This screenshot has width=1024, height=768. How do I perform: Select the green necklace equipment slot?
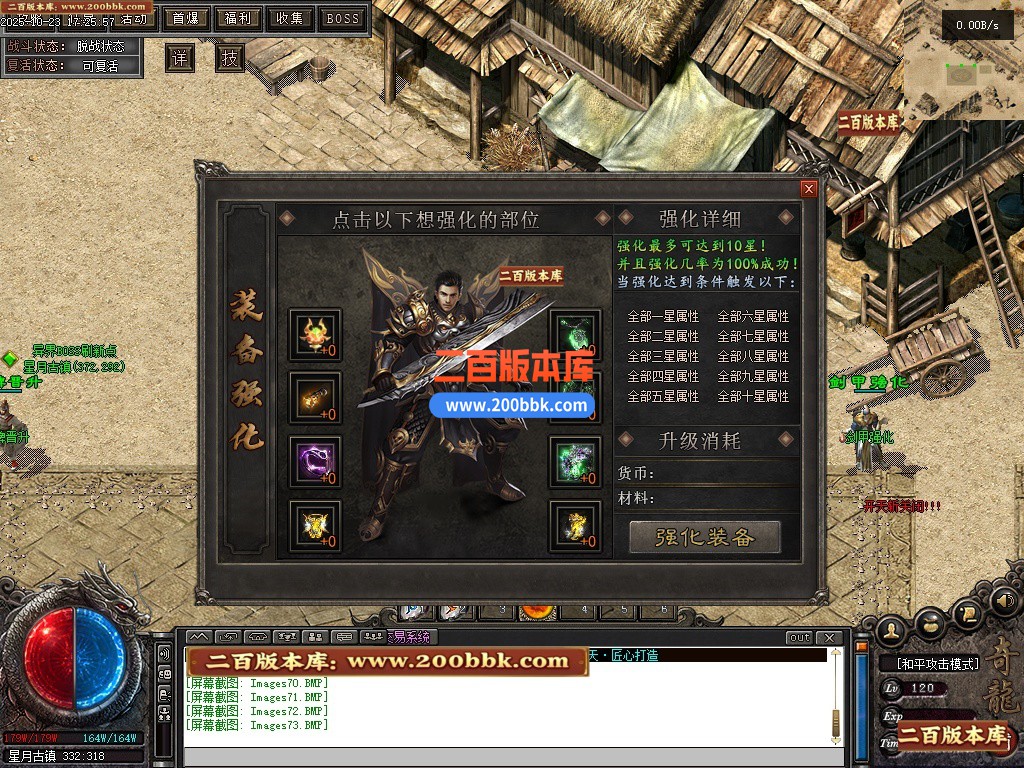pos(576,335)
